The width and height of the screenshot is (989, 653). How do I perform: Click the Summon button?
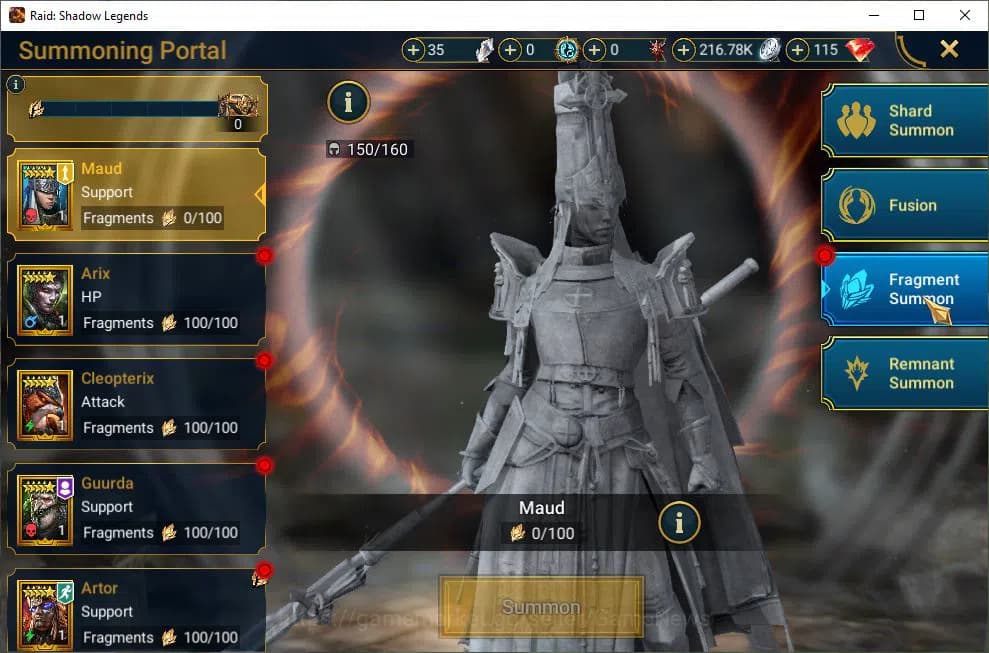pos(541,607)
